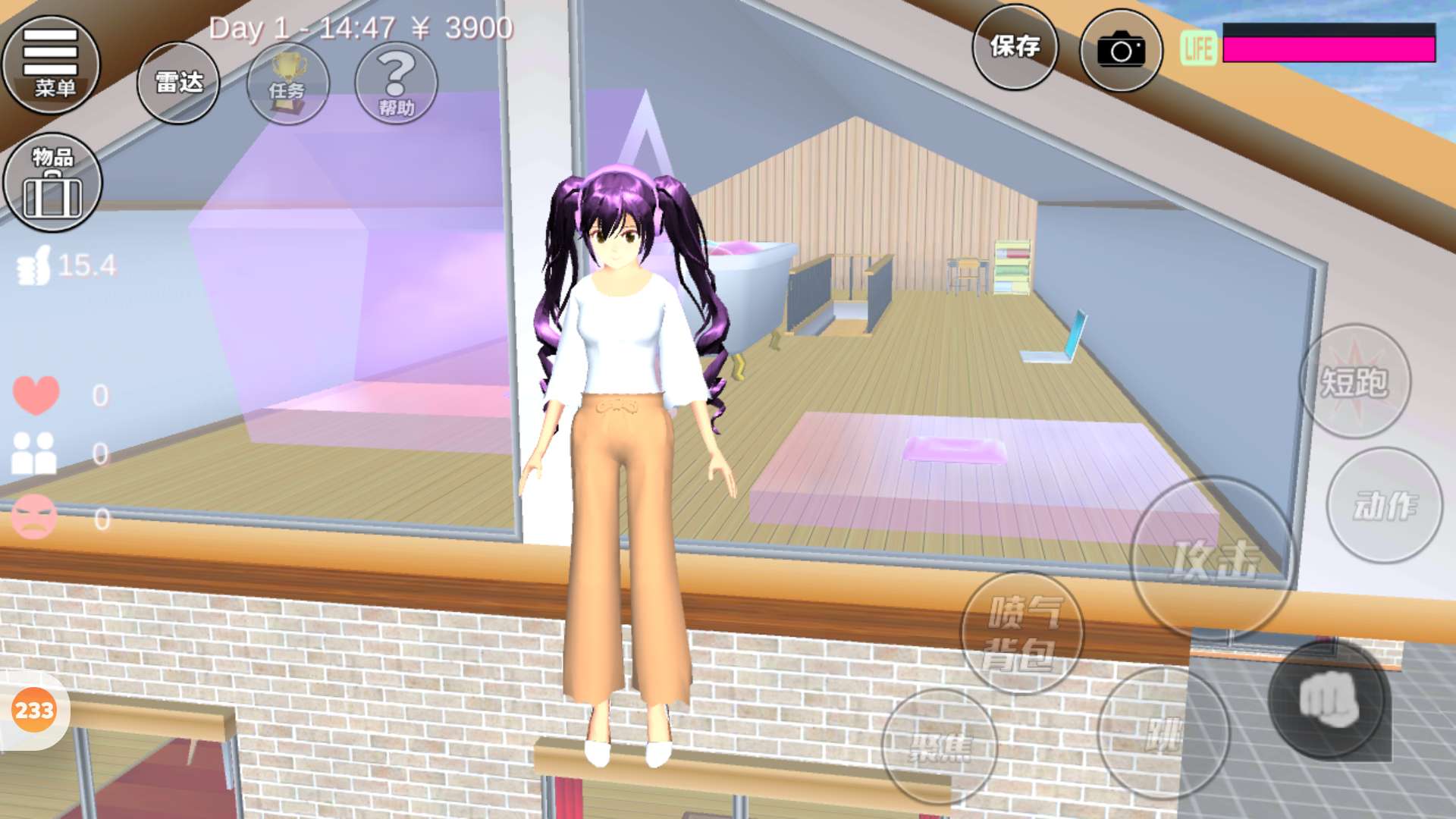Click the 保存 save button
Screen dimensions: 1456x819
click(x=1015, y=47)
